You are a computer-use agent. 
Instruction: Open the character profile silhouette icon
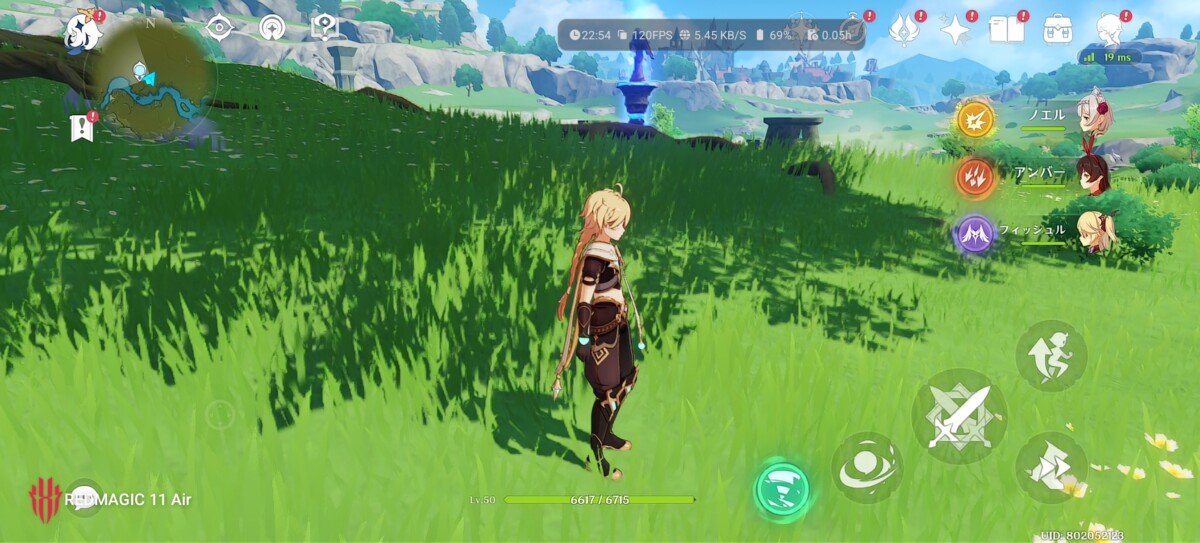tap(1110, 29)
